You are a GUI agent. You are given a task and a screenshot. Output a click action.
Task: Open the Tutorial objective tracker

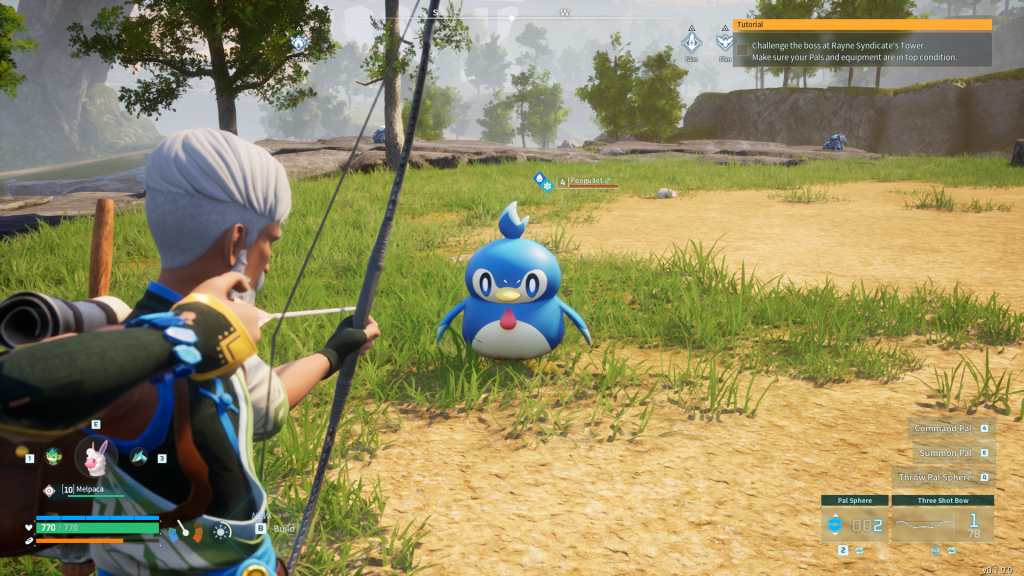click(x=862, y=25)
